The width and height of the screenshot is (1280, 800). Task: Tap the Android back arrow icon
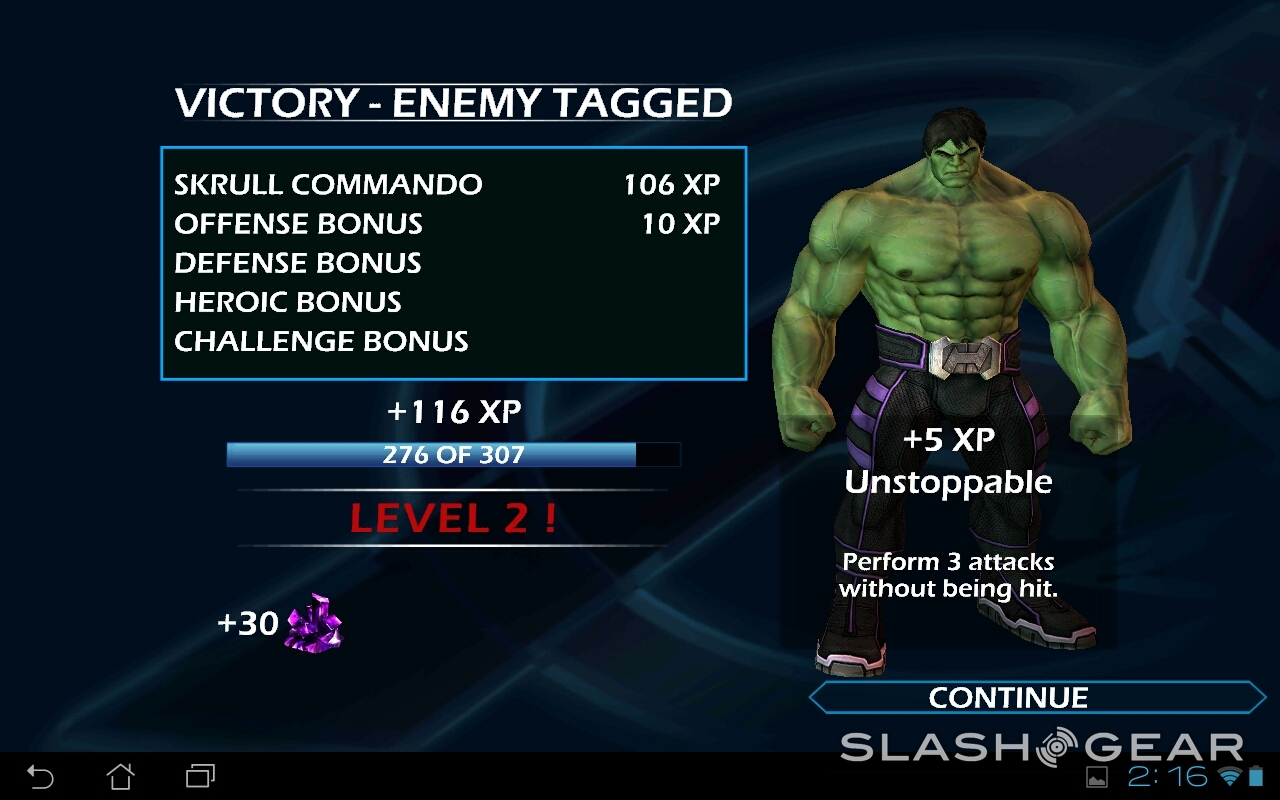pyautogui.click(x=40, y=775)
